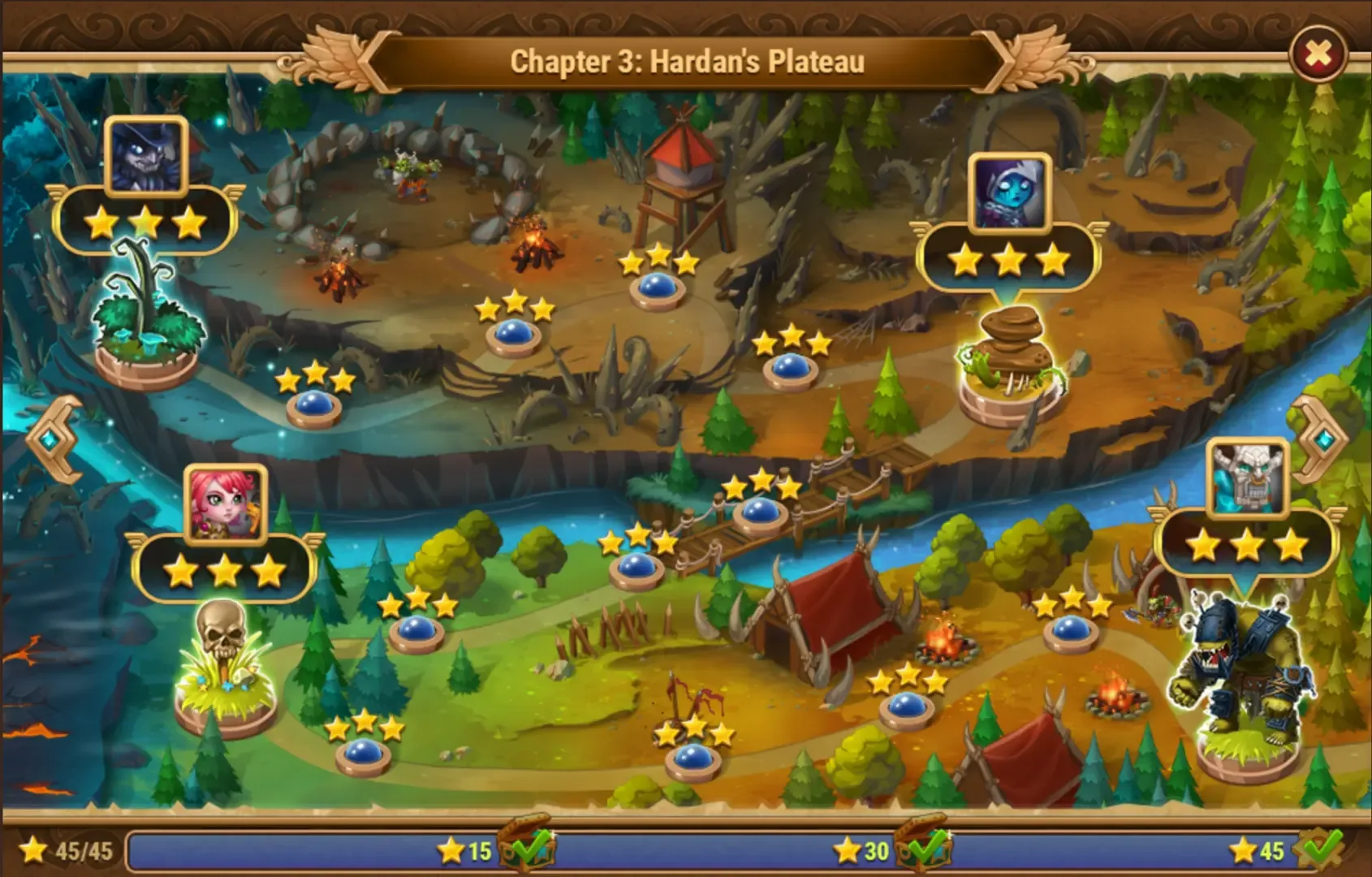Navigate to the previous chapter
This screenshot has width=1372, height=877.
click(55, 438)
